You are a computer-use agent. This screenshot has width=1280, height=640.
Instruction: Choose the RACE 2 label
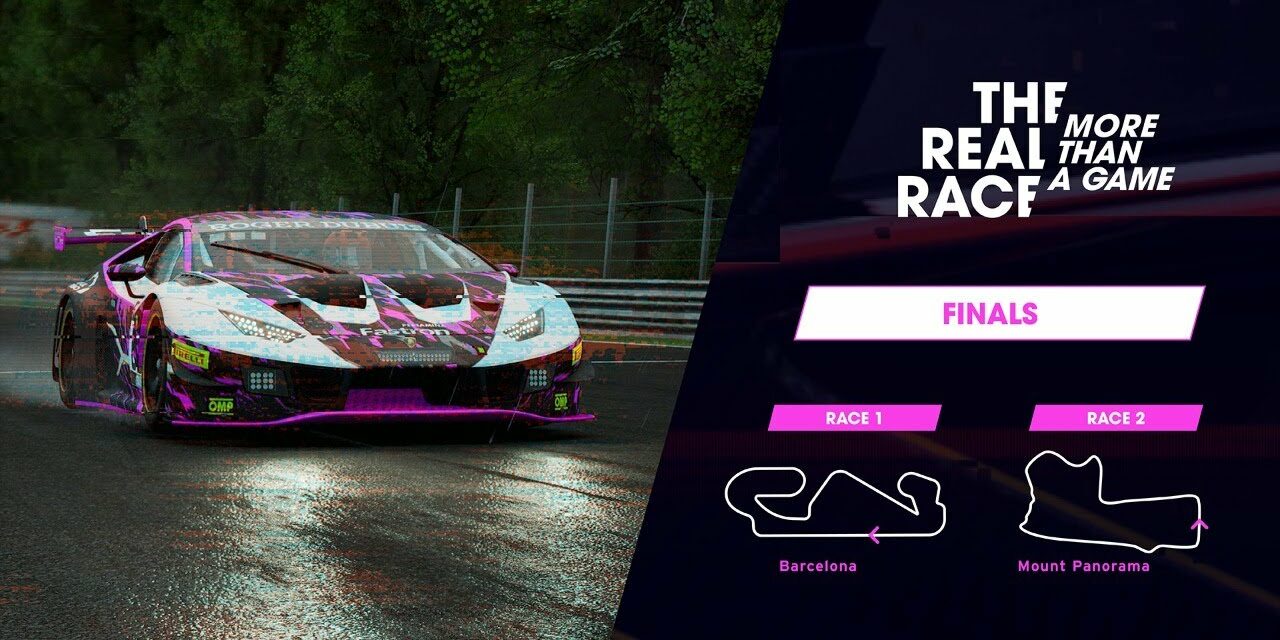pyautogui.click(x=1115, y=418)
